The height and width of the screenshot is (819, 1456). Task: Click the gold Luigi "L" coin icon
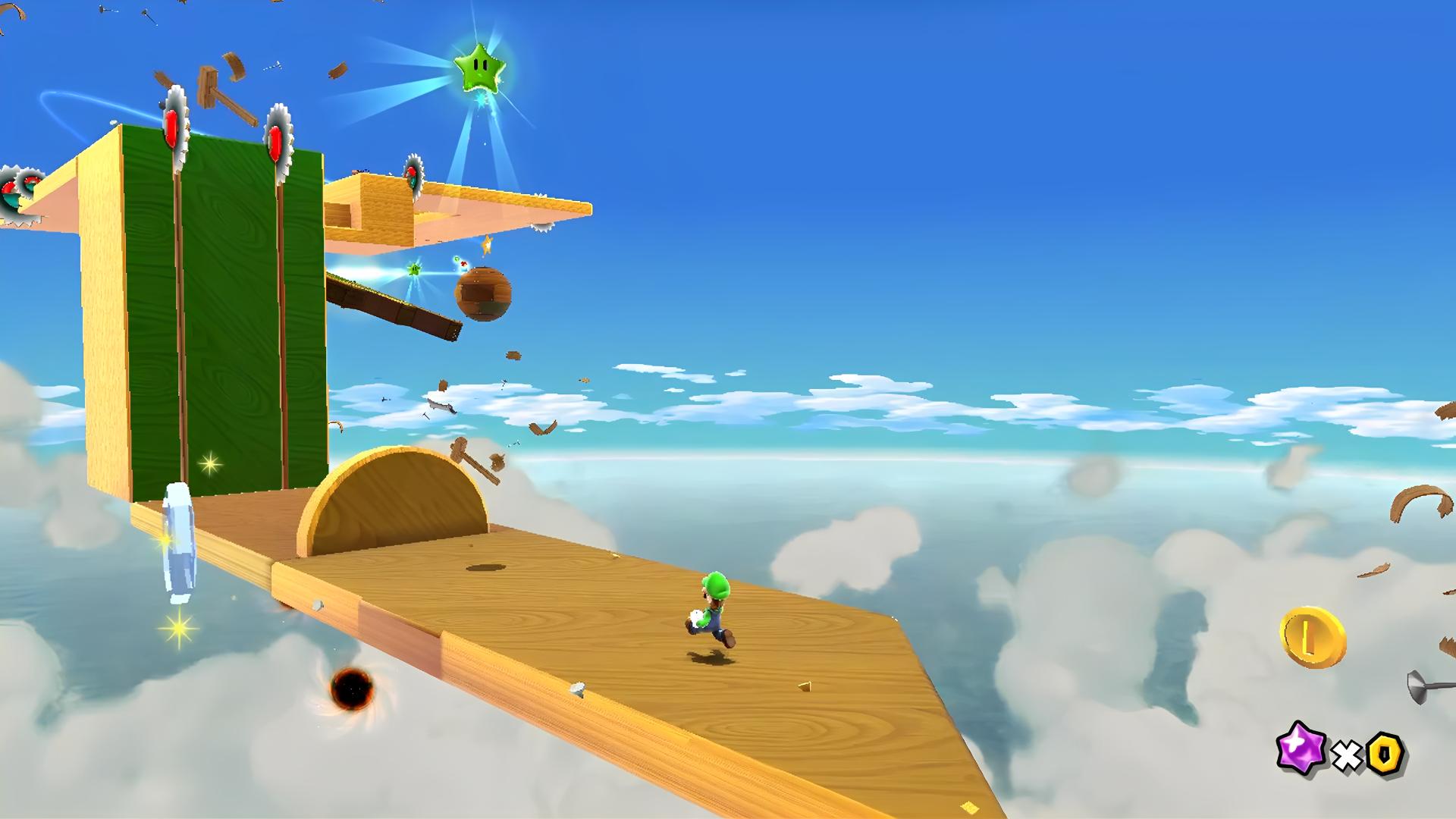(1312, 637)
